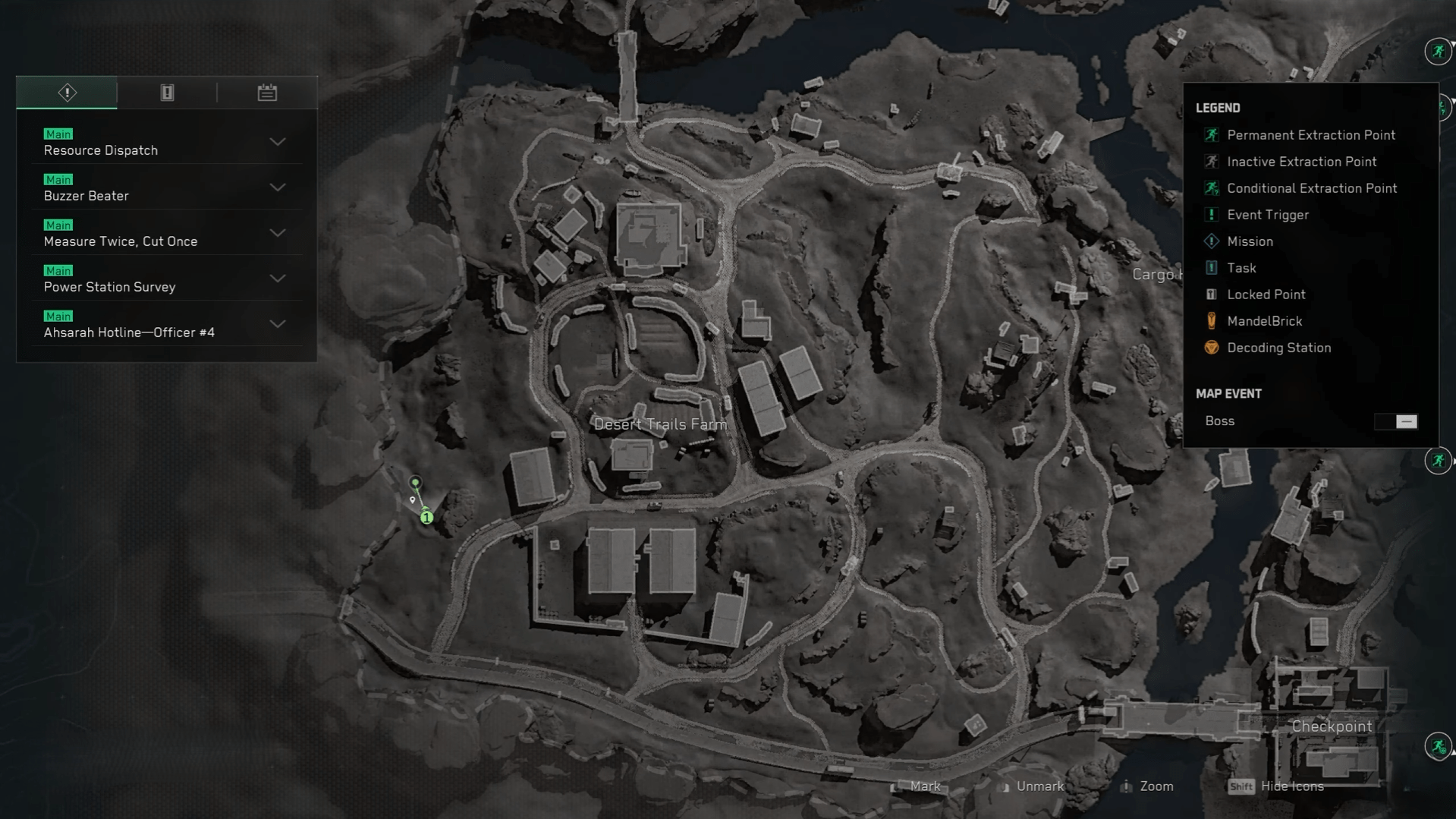Click the green waypoint marker near Desert Trails Farm
This screenshot has height=819, width=1456.
[x=415, y=484]
